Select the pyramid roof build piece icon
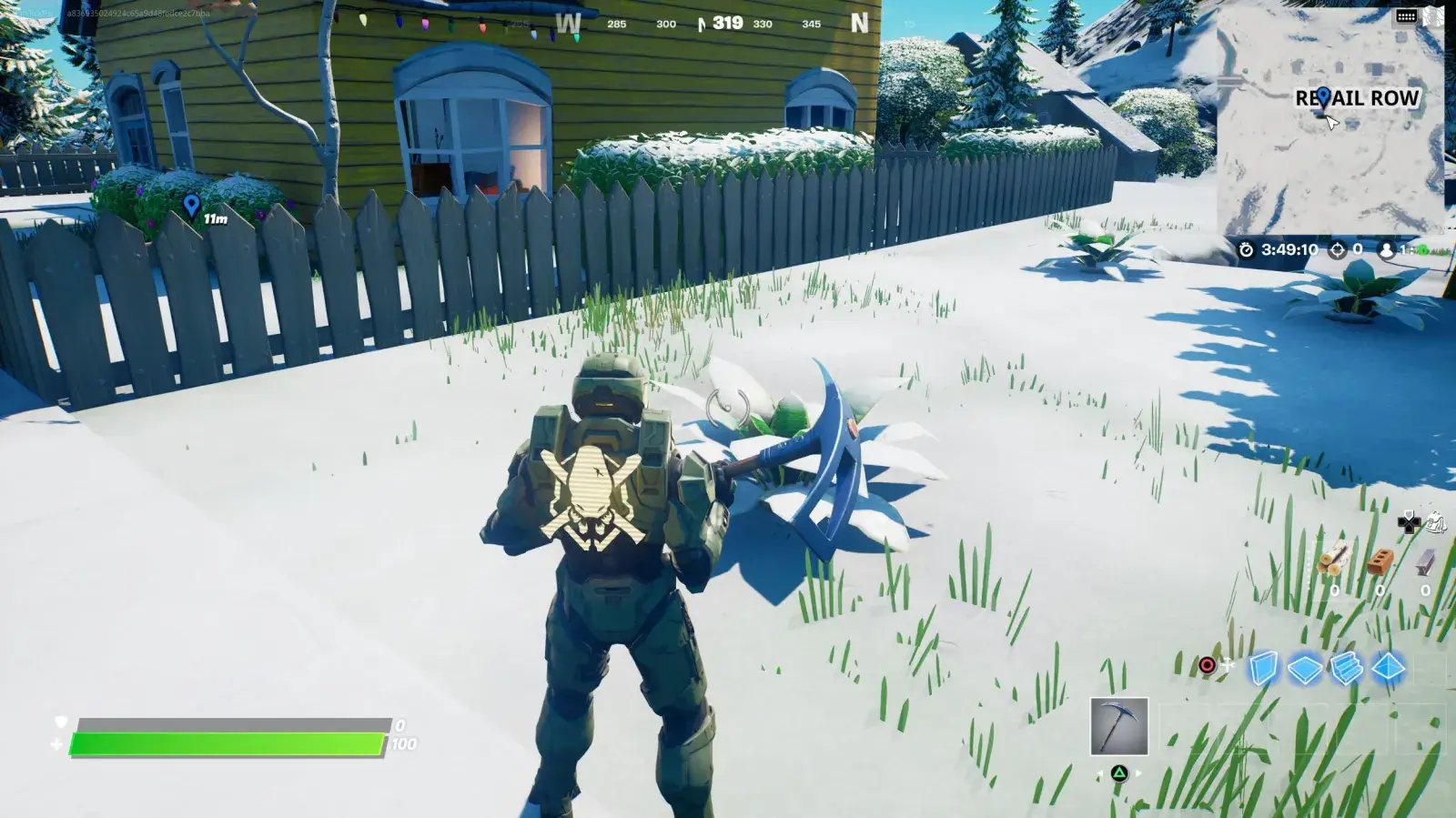This screenshot has width=1456, height=818. (x=1387, y=667)
